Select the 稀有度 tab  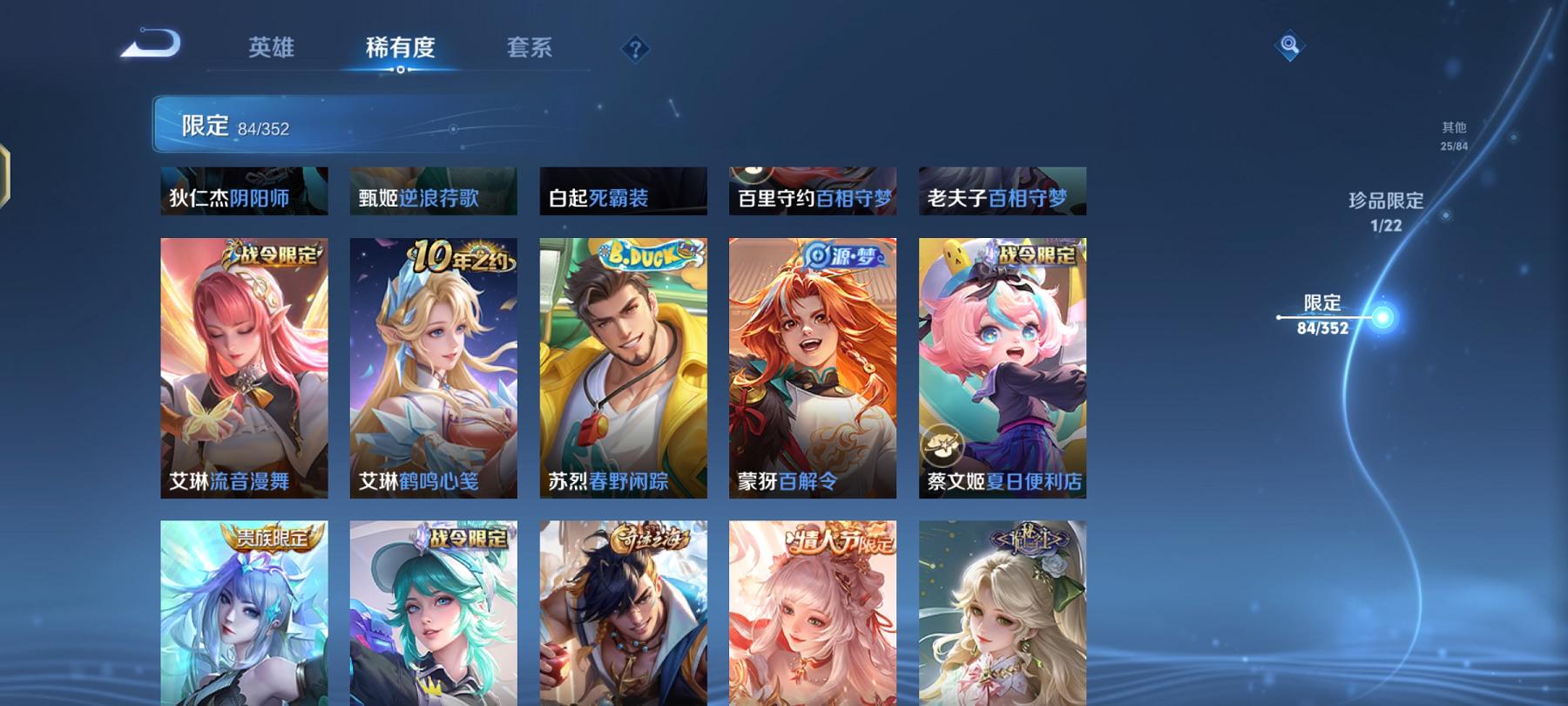tap(401, 50)
